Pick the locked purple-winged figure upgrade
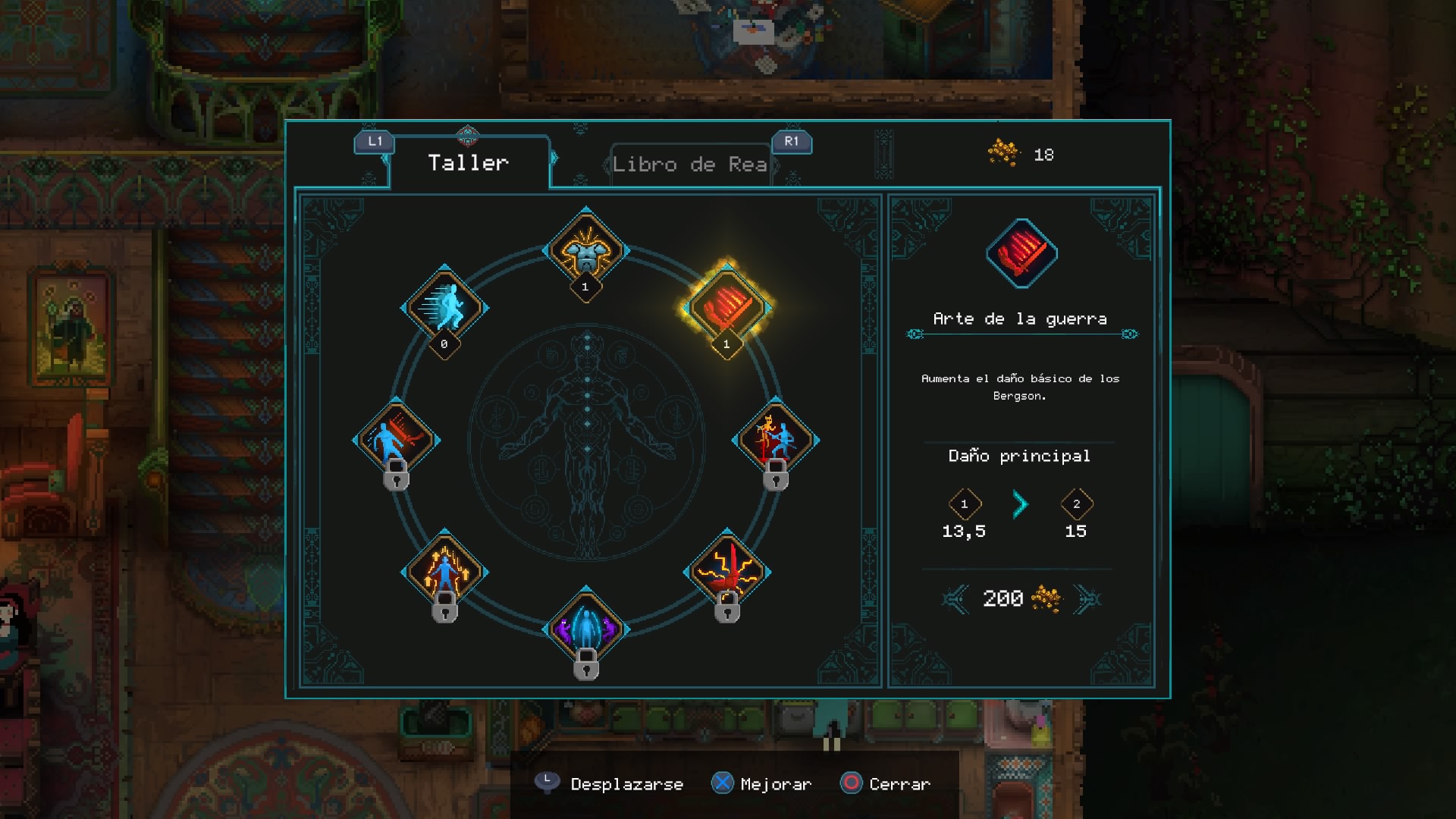 pos(586,629)
